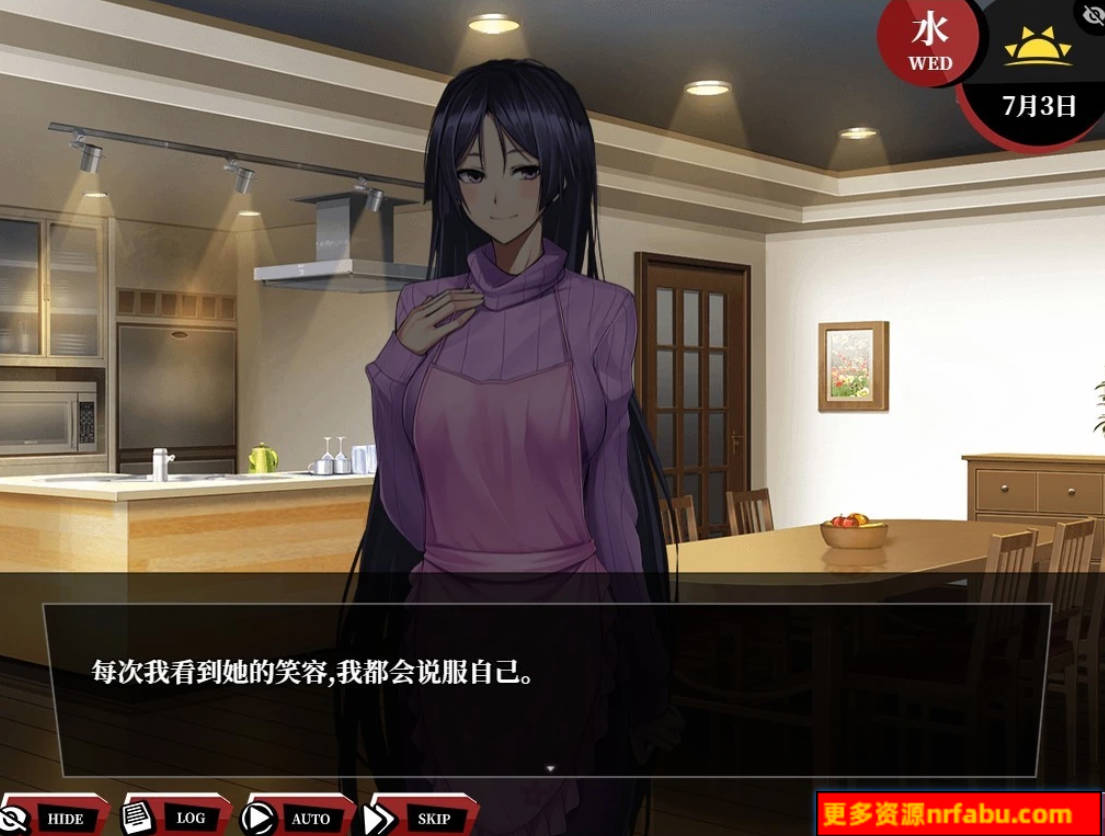Toggle the crossed-eye icon in the top corner

click(1092, 14)
